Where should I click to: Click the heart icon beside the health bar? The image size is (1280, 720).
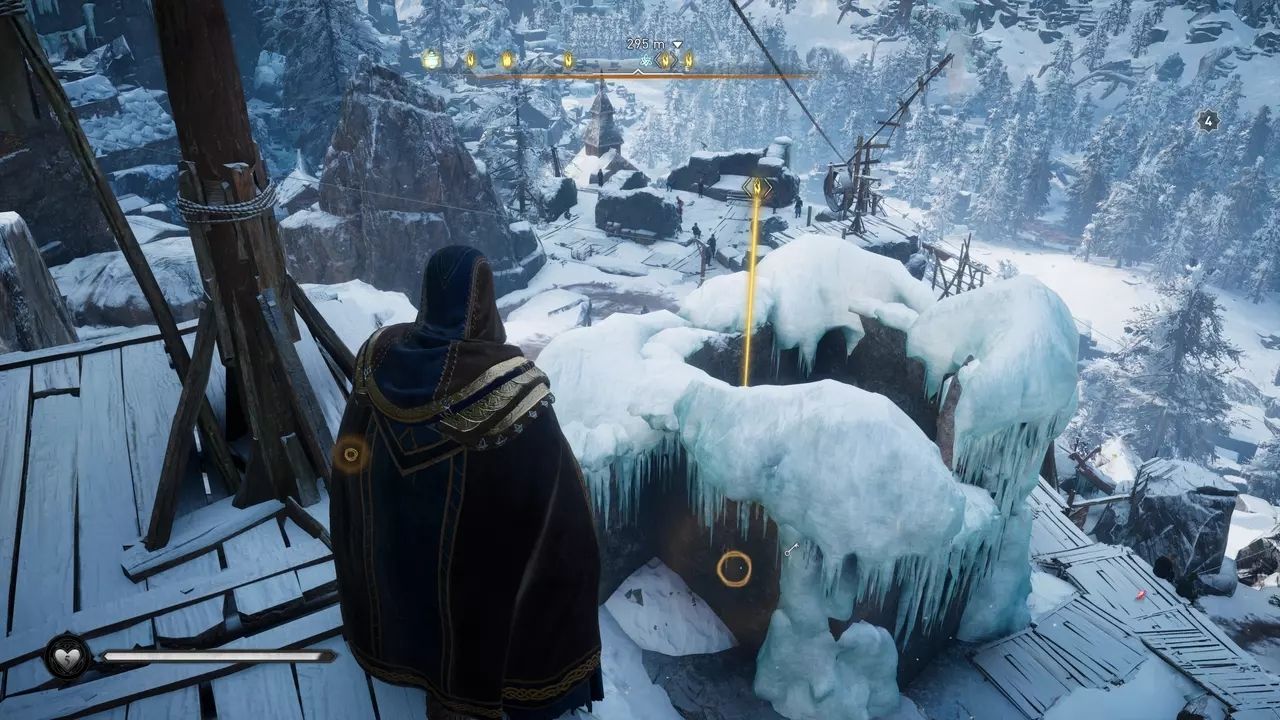coord(68,656)
